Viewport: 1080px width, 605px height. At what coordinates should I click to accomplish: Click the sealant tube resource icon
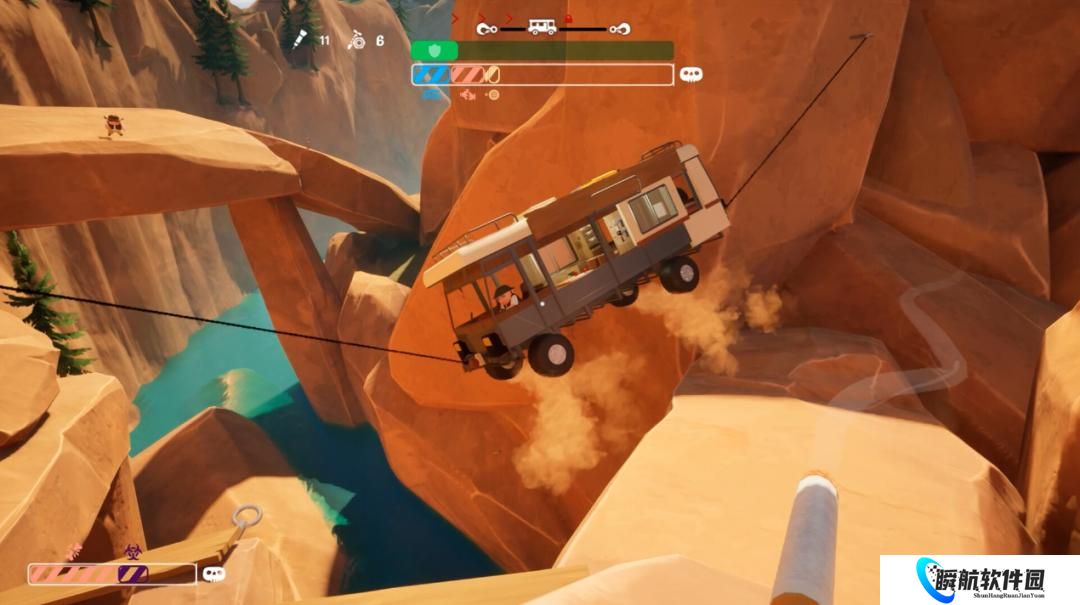point(299,39)
